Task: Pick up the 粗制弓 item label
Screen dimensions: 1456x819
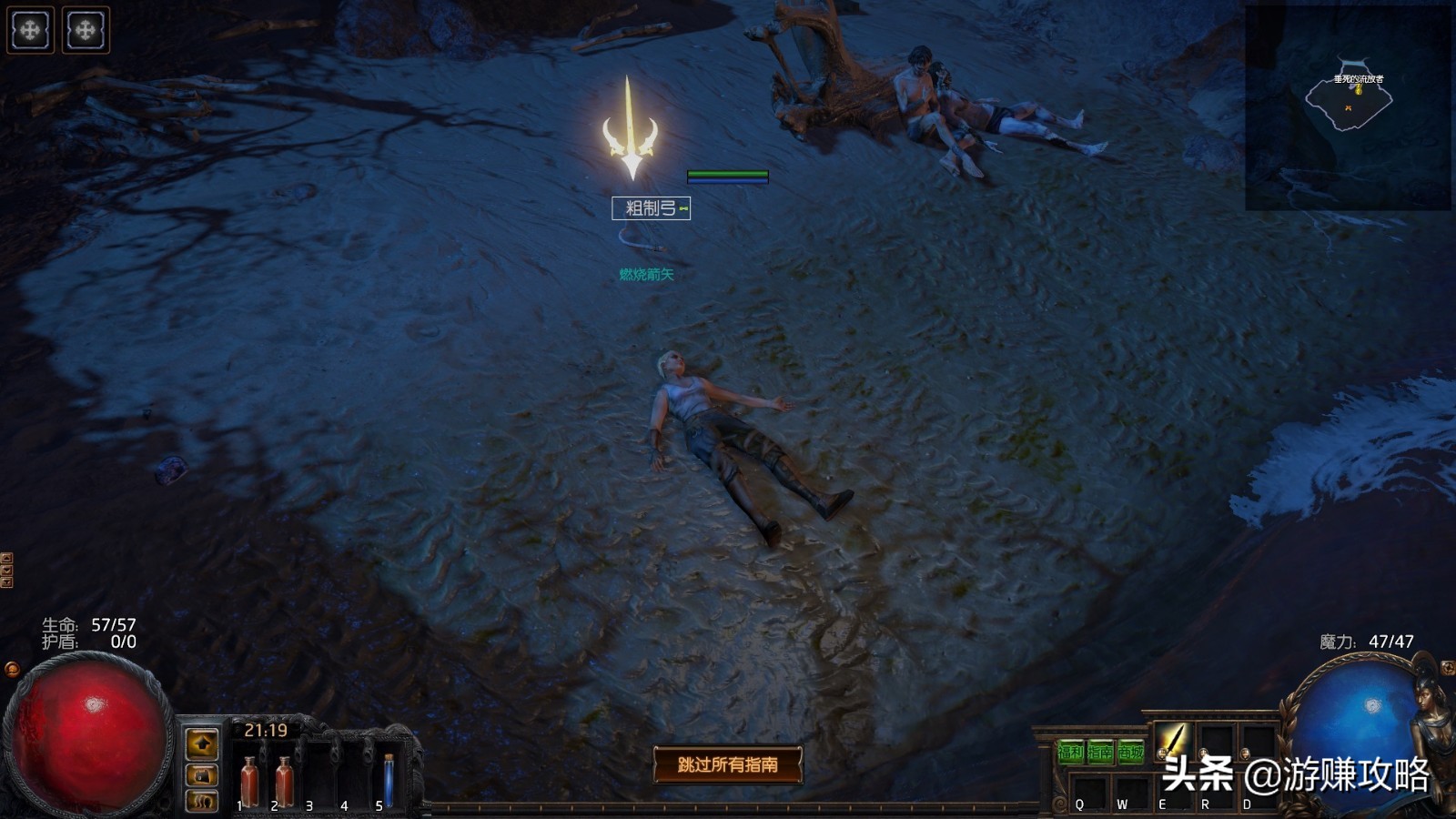Action: pyautogui.click(x=651, y=208)
